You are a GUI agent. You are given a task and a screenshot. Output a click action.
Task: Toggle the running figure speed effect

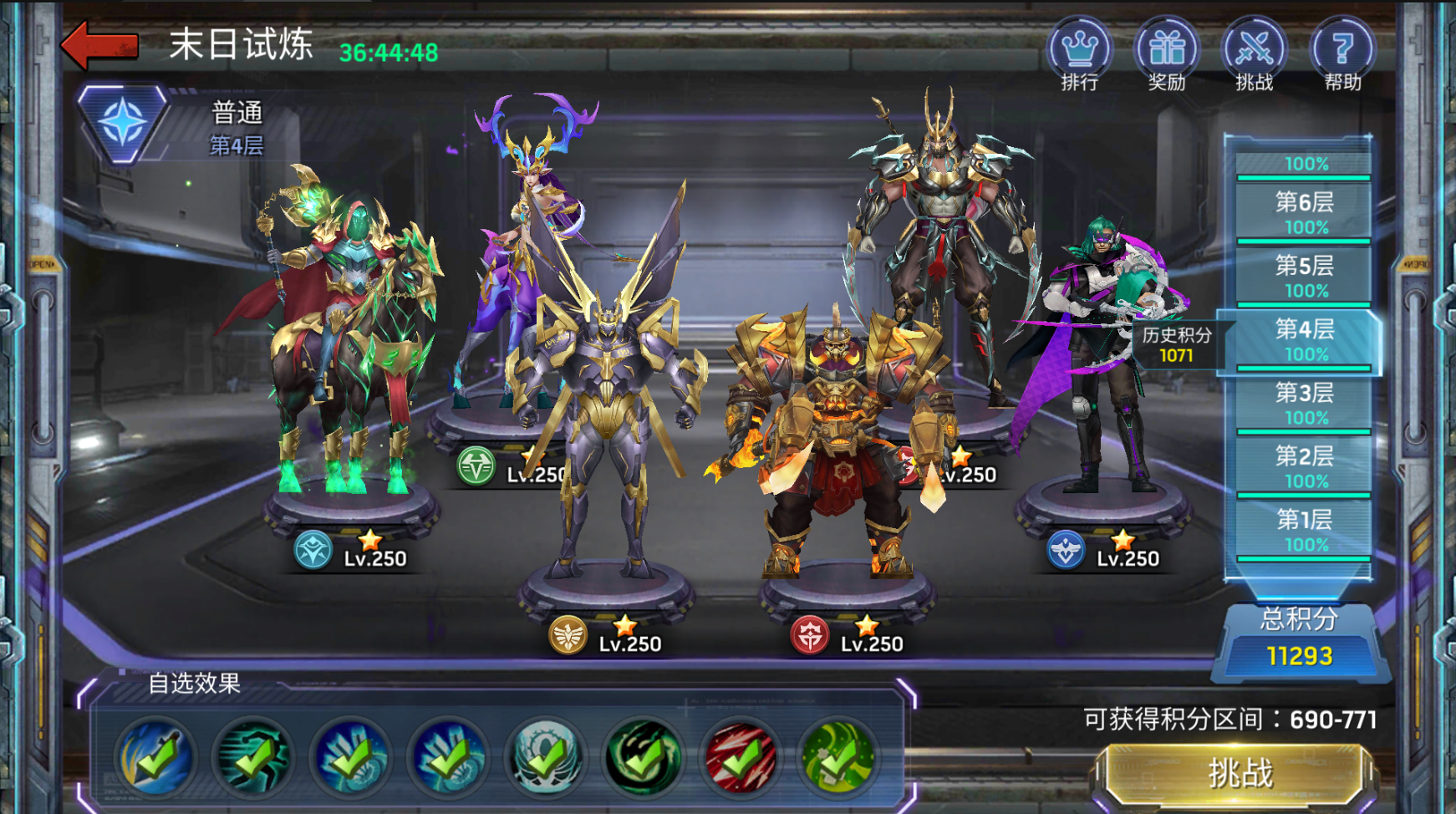click(253, 758)
